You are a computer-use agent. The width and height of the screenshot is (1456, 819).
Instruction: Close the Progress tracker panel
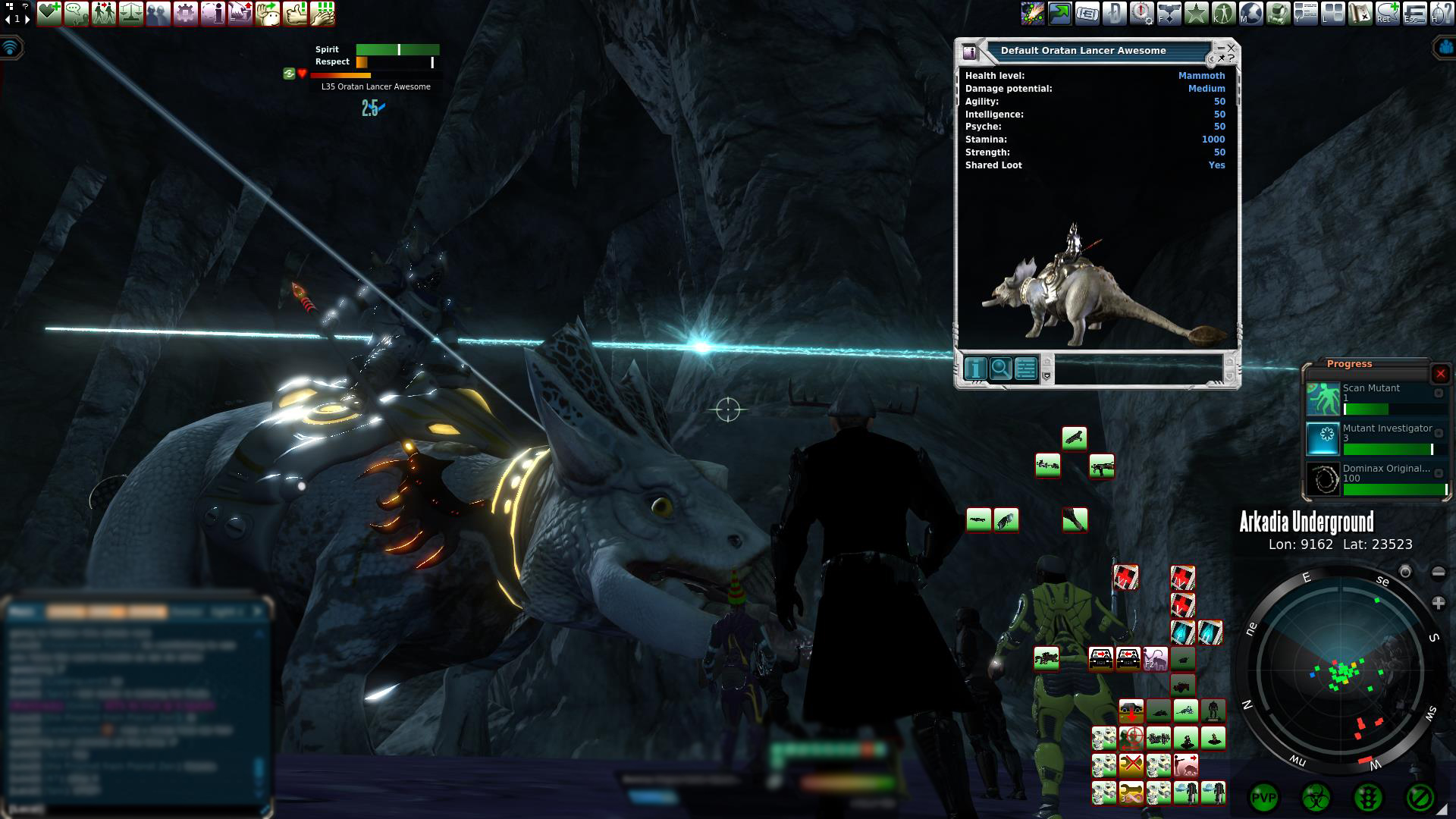pos(1440,373)
